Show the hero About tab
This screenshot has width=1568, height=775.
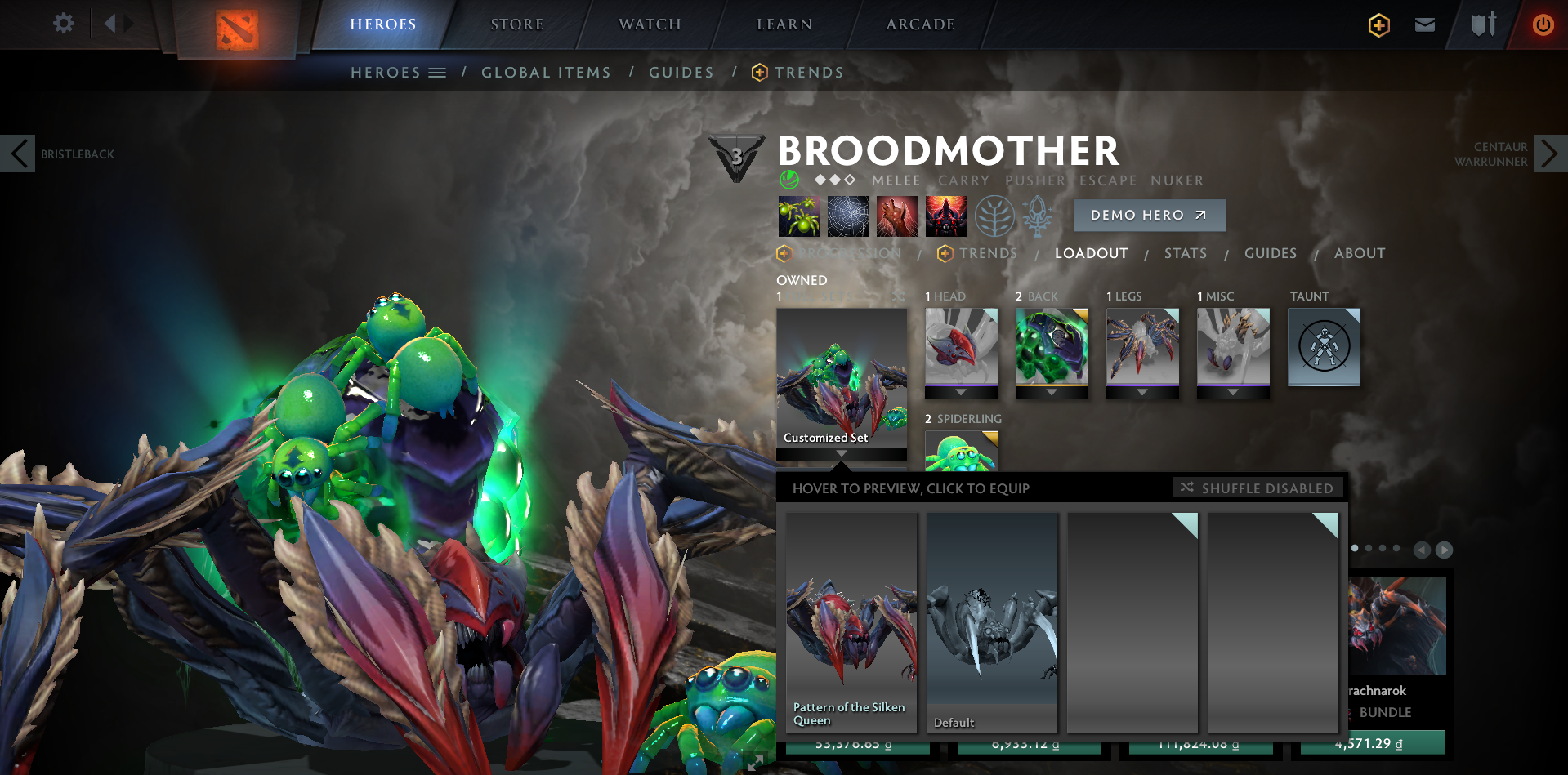click(x=1359, y=253)
